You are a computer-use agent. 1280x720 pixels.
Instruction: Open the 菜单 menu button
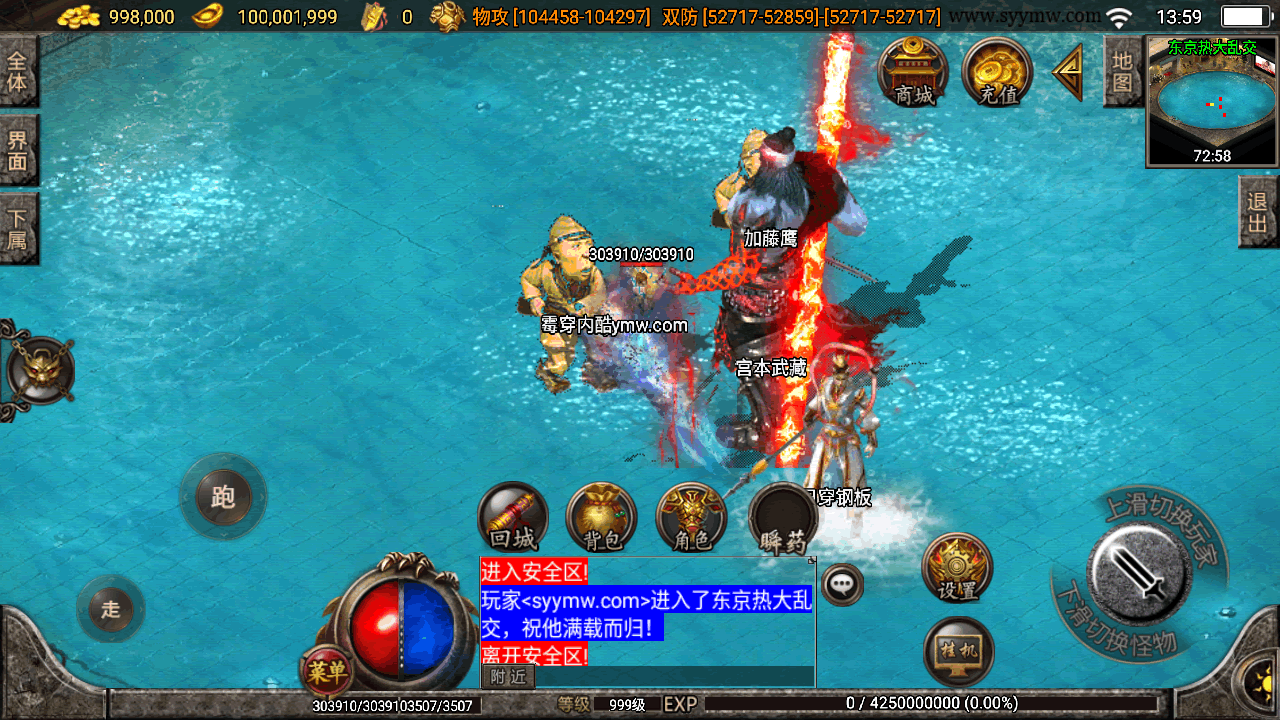[x=326, y=672]
